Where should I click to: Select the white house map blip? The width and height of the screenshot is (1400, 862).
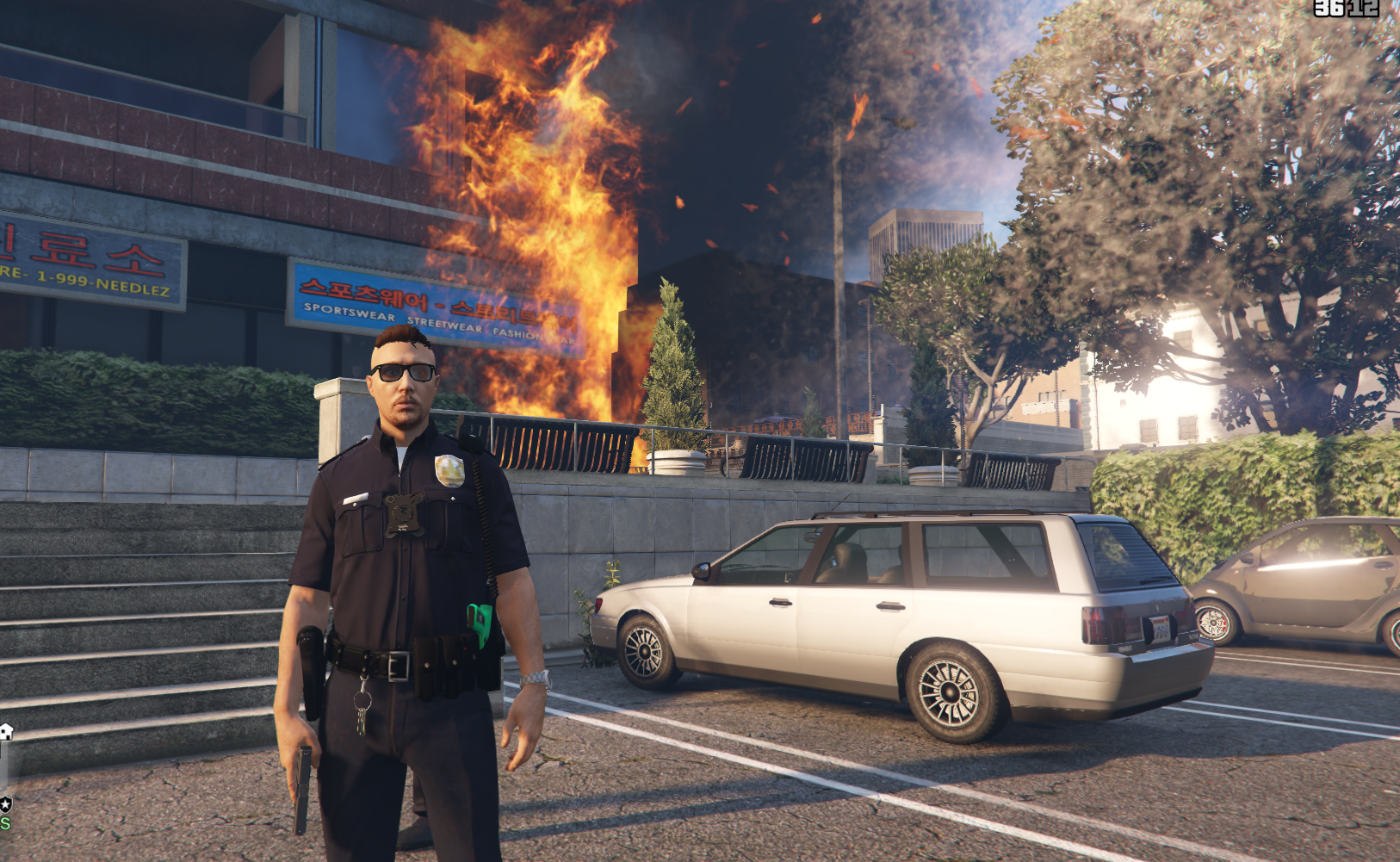pyautogui.click(x=6, y=732)
